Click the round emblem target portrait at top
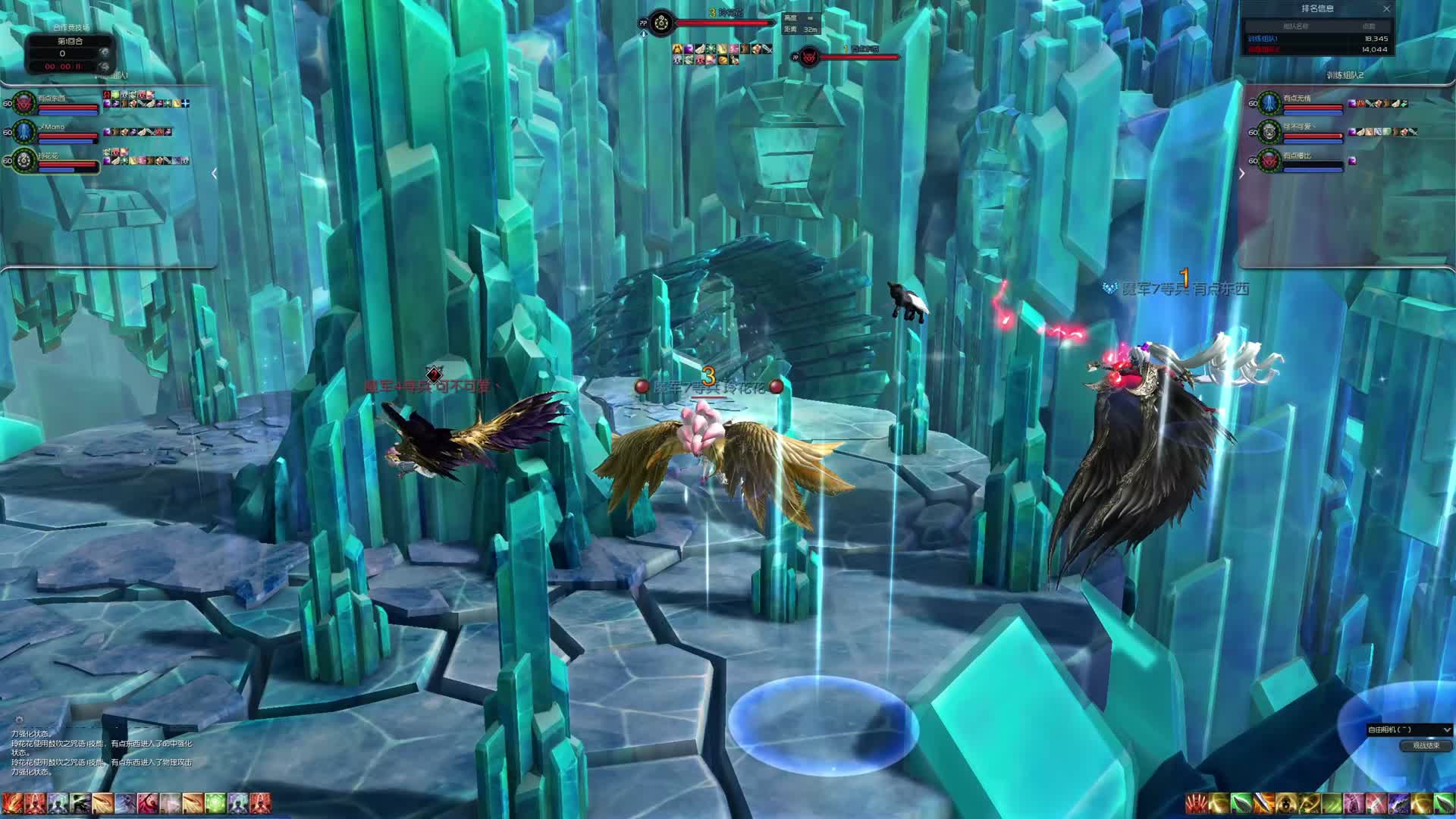 (662, 23)
